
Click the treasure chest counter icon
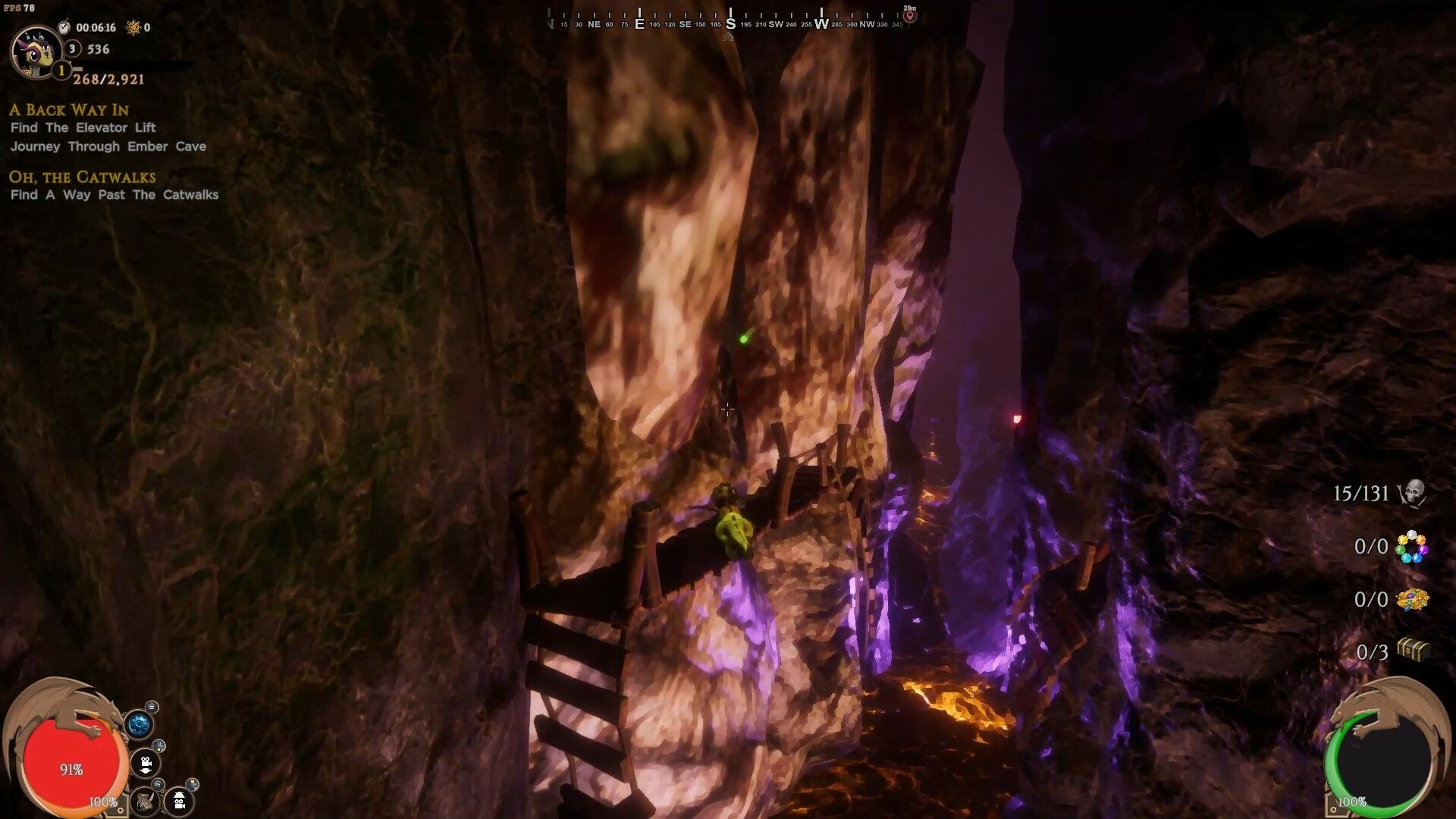click(1413, 651)
